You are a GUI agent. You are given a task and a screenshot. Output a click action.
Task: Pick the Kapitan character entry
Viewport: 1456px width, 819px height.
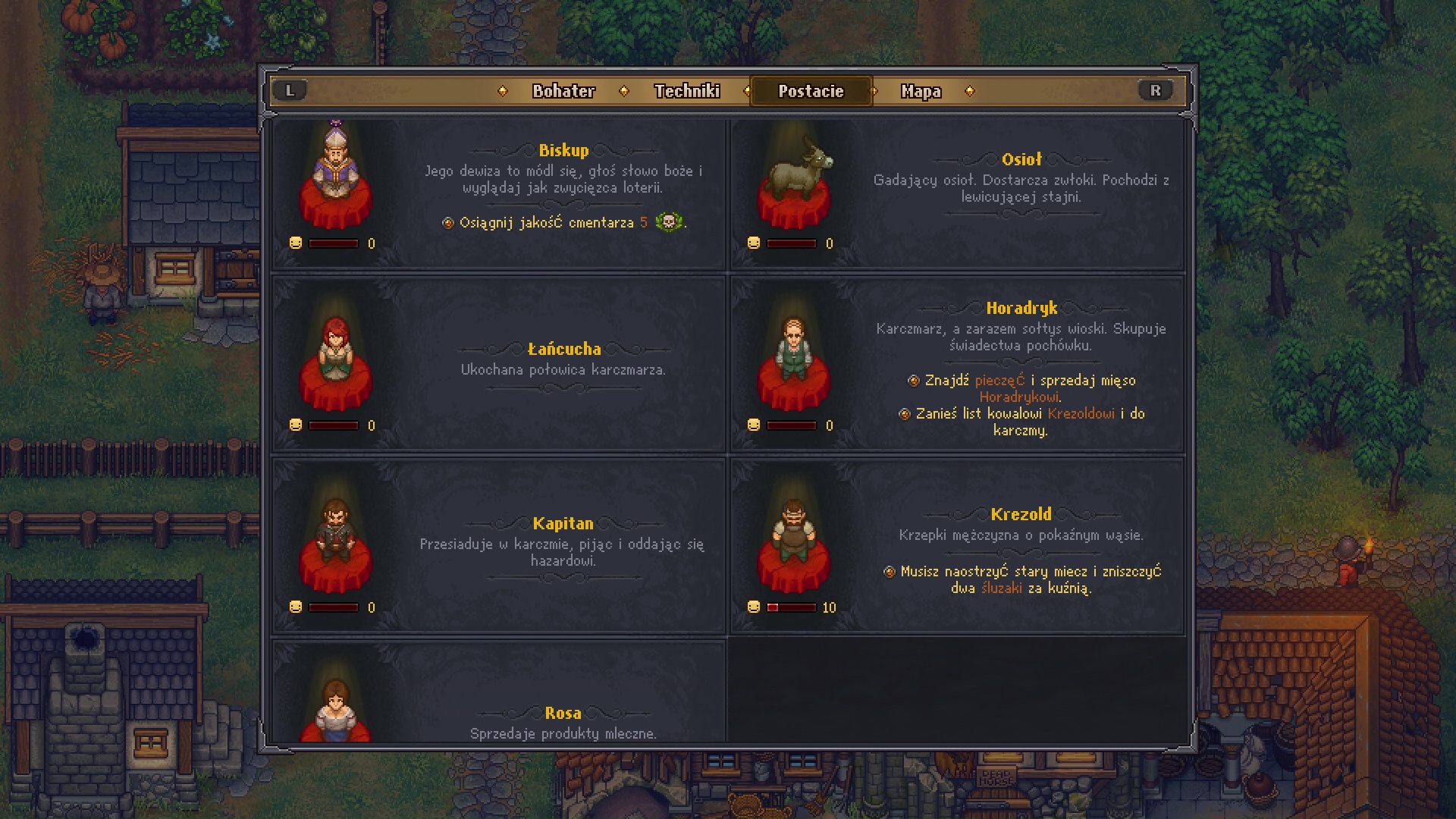point(499,546)
